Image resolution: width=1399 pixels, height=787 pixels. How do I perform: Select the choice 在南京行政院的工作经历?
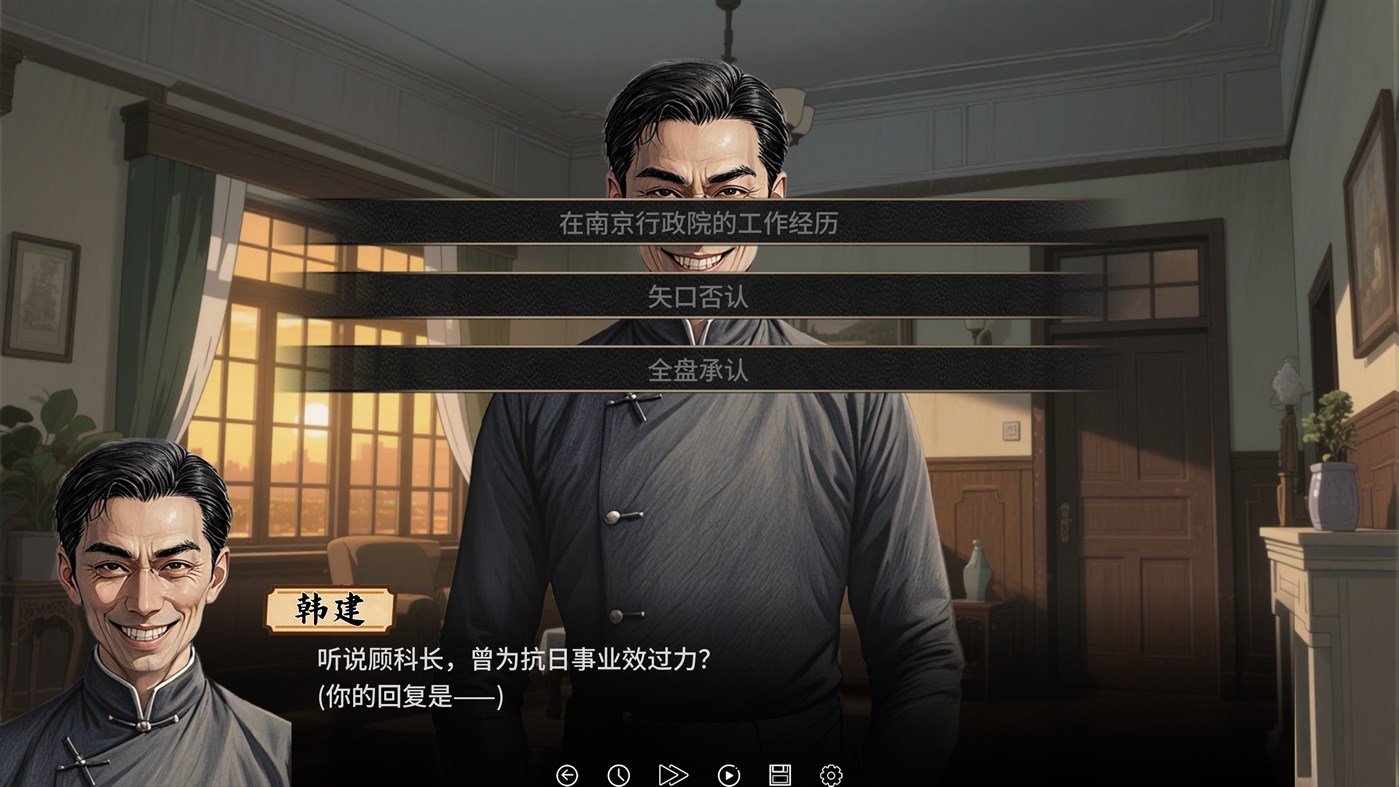click(700, 224)
